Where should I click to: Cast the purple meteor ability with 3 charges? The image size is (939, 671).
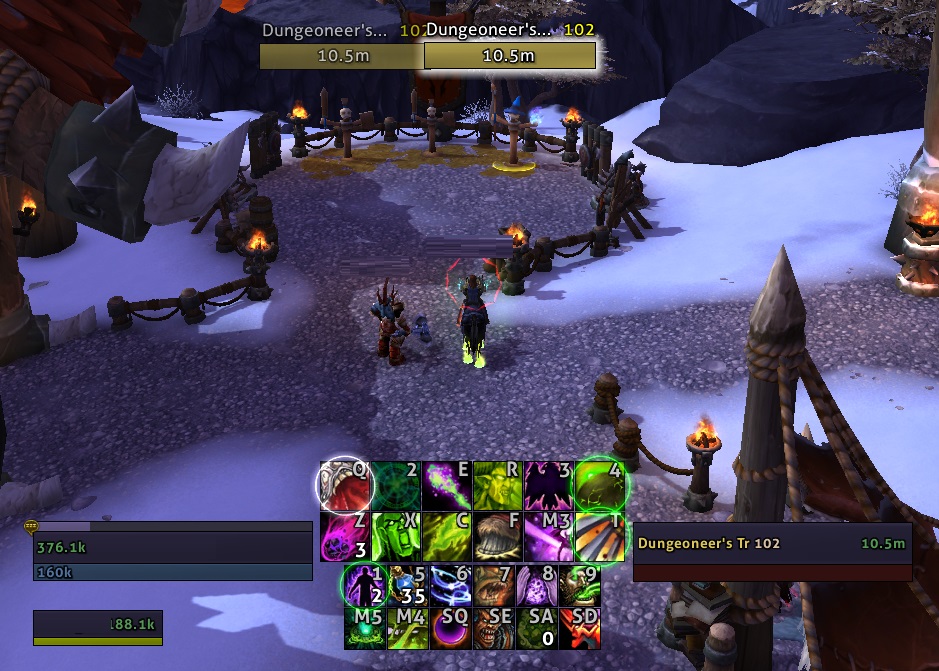coord(346,536)
